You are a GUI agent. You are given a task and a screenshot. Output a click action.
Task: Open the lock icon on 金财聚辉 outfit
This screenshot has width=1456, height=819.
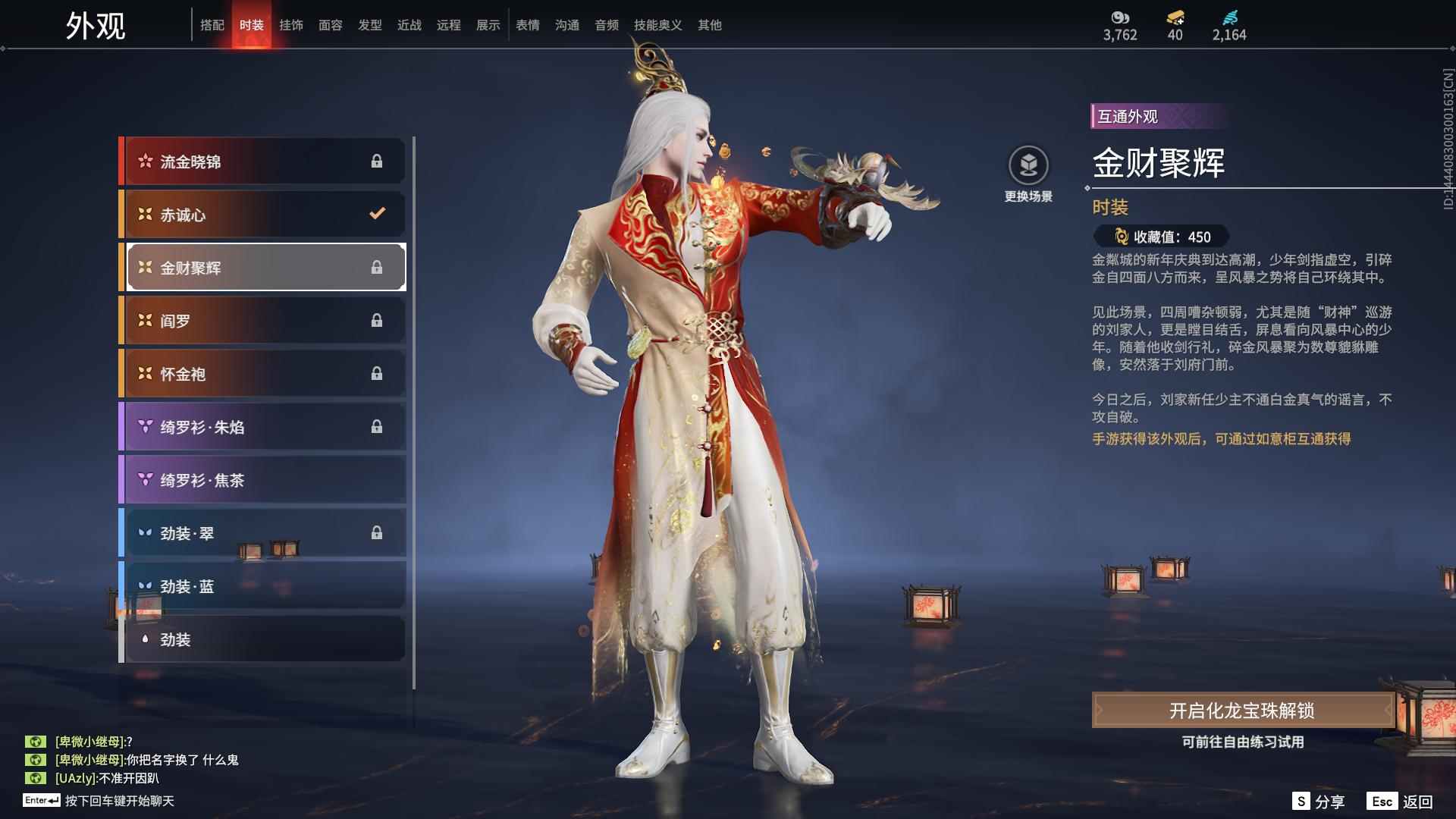[378, 267]
